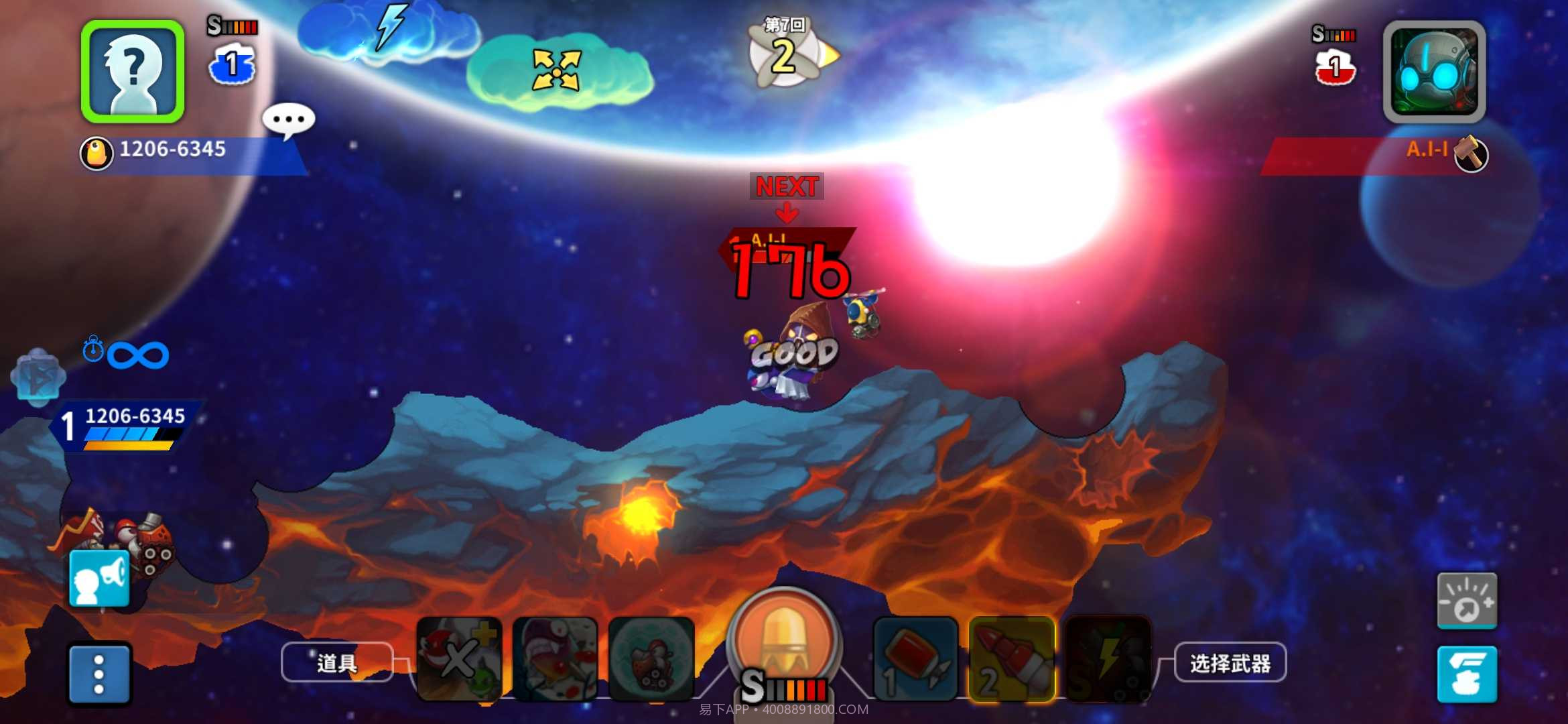Use the crossed-out red creature item
This screenshot has width=1568, height=724.
(459, 659)
